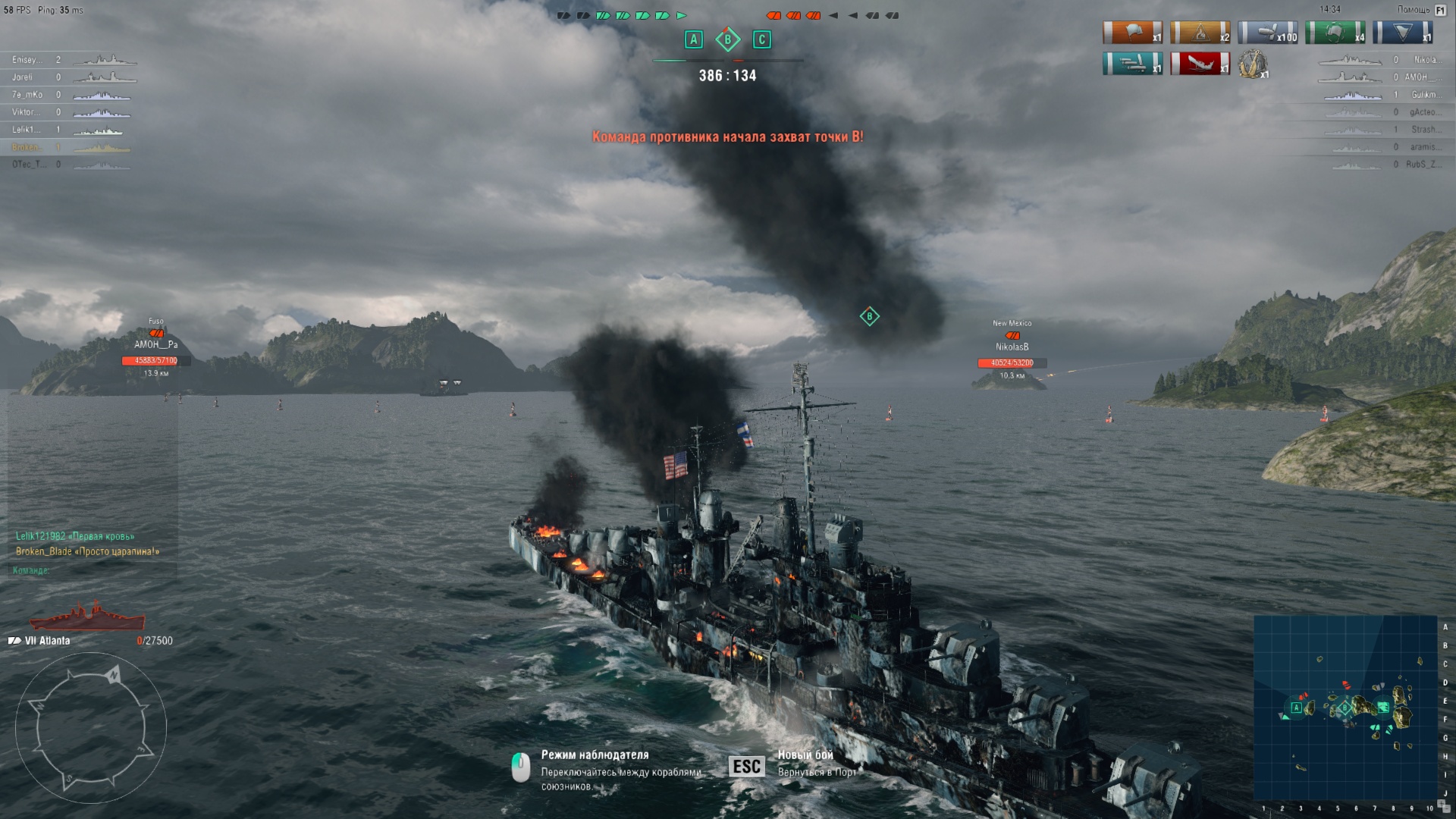Enlarge the minimap with the plus button

pyautogui.click(x=1441, y=805)
